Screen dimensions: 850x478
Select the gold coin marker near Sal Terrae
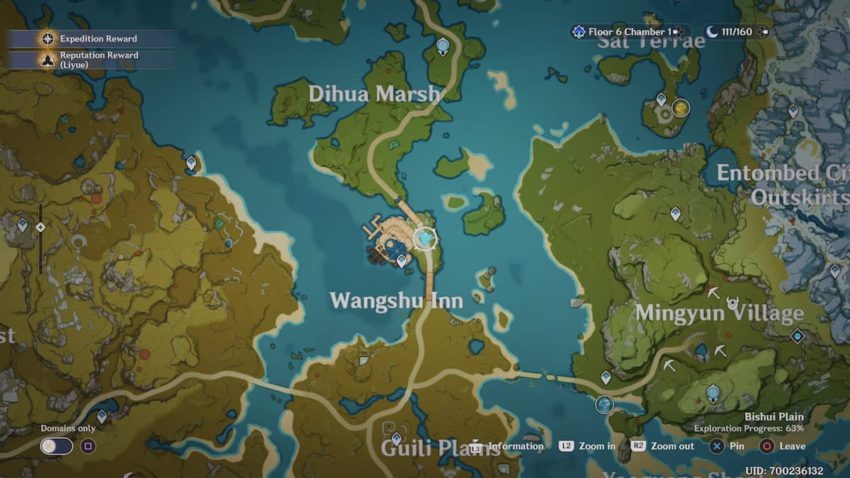(681, 107)
